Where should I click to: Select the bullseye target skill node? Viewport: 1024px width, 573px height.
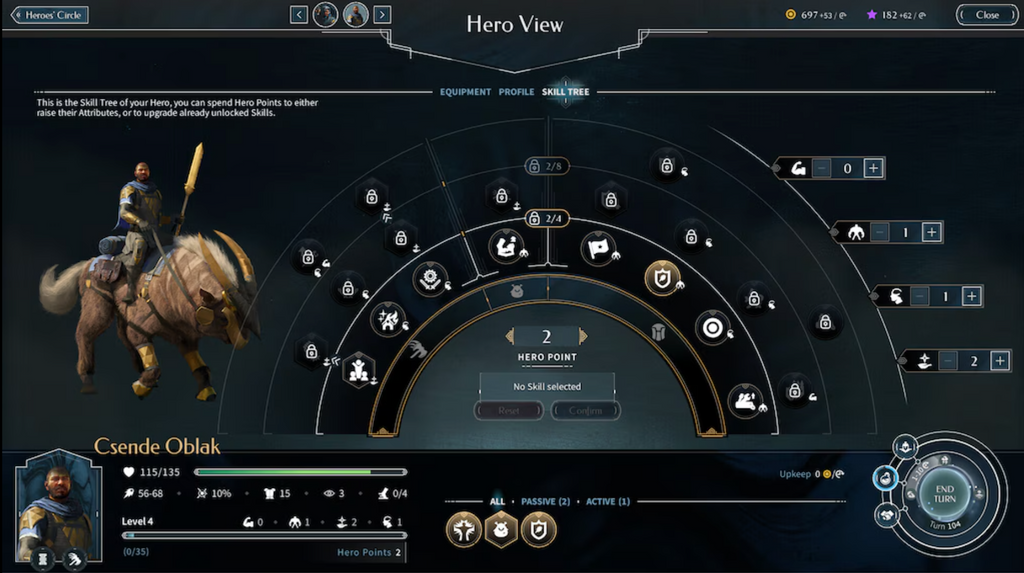(x=712, y=327)
